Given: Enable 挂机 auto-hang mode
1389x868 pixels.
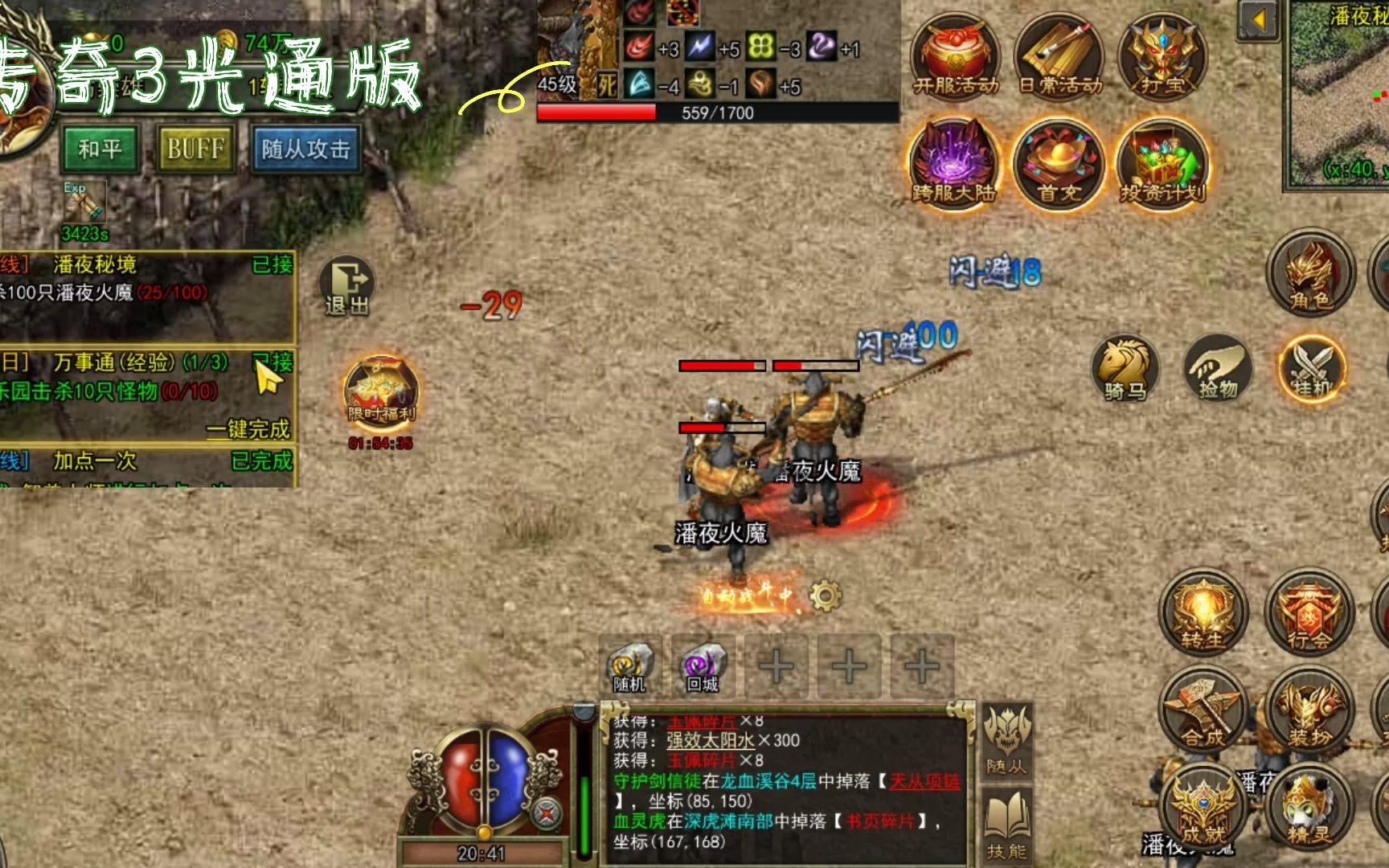Looking at the screenshot, I should point(1310,368).
